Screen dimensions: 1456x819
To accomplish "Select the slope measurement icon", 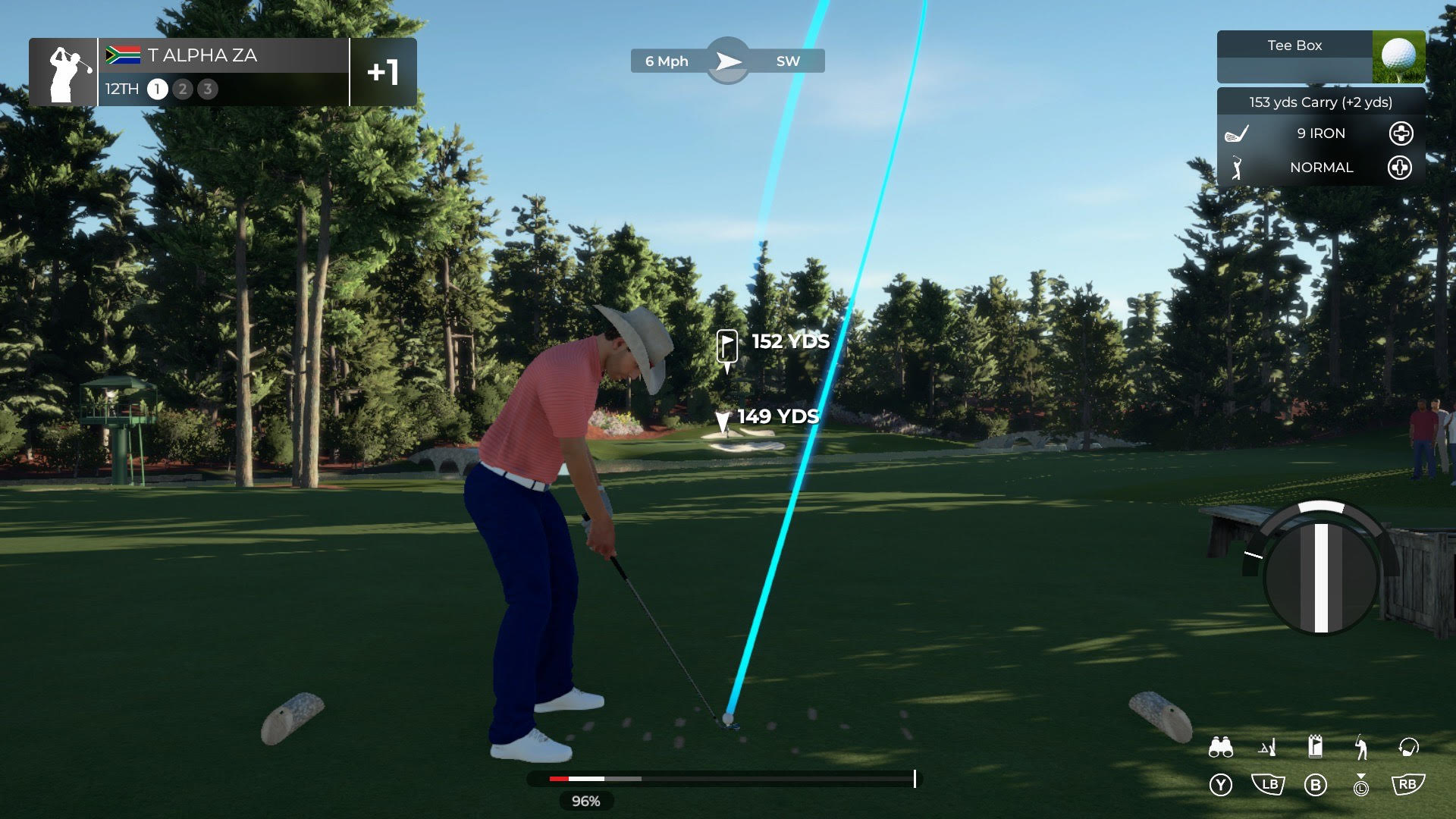I will 1268,748.
